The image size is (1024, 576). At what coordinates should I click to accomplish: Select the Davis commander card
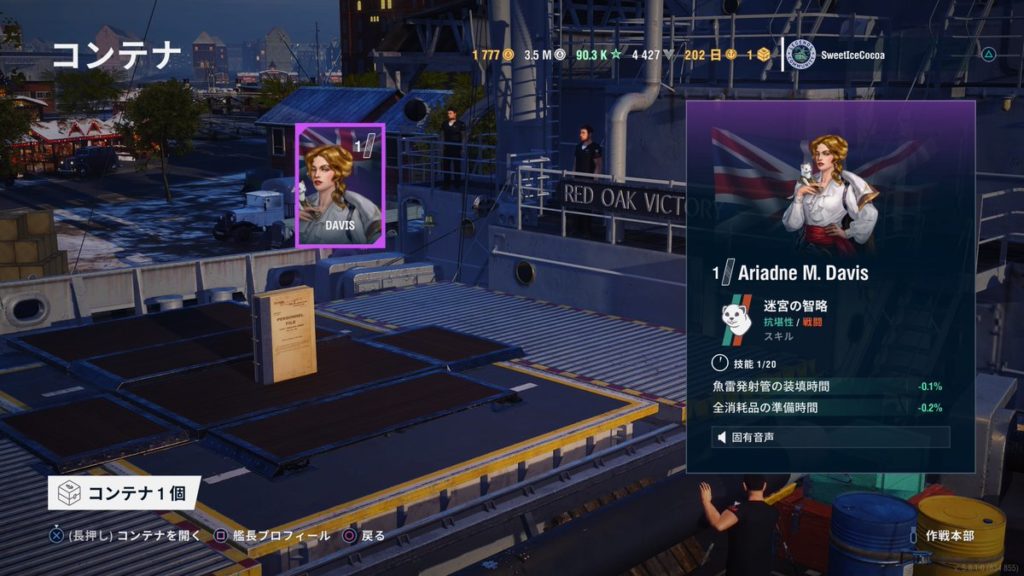[339, 186]
